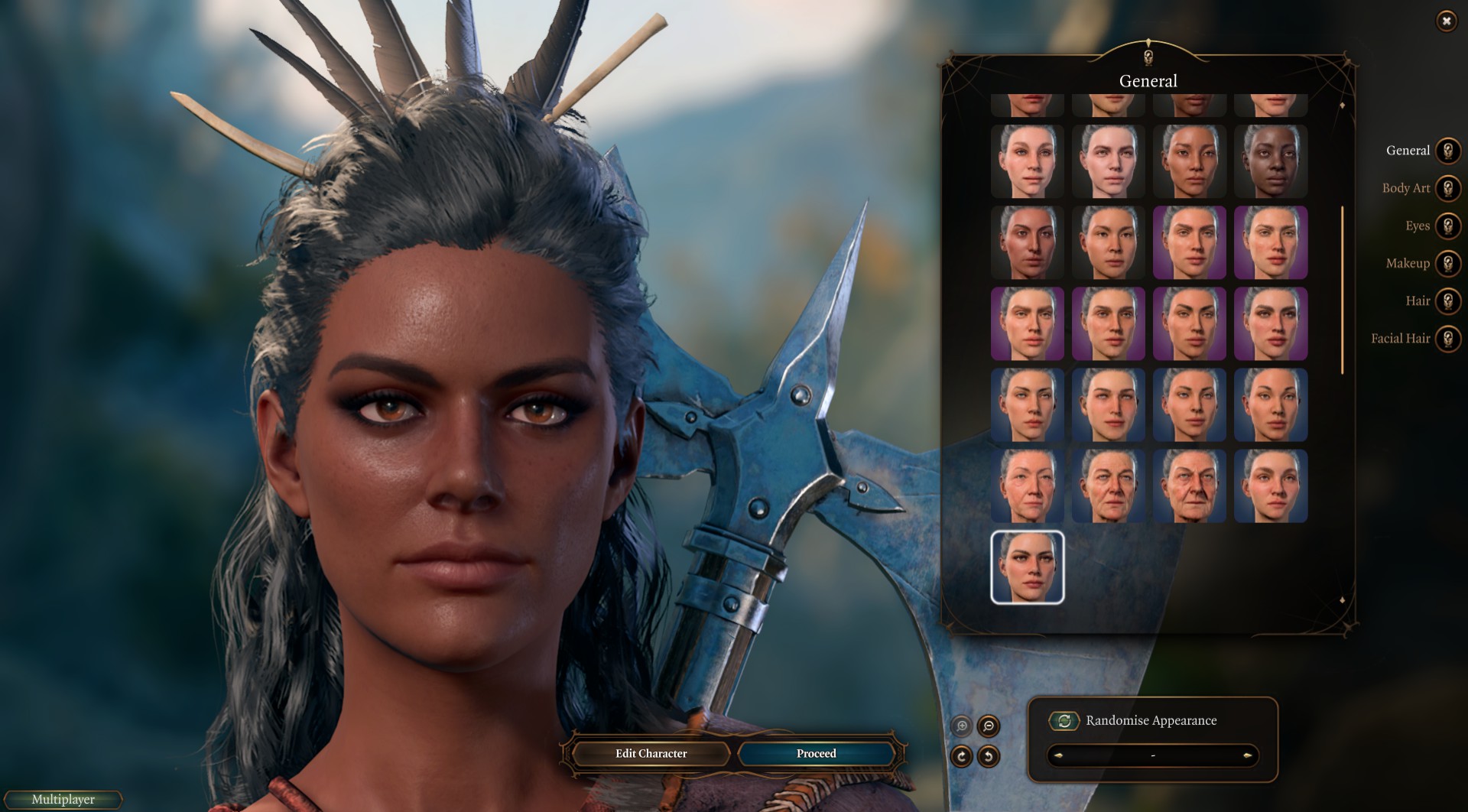Open the Hair category
This screenshot has height=812, width=1468.
pos(1447,300)
